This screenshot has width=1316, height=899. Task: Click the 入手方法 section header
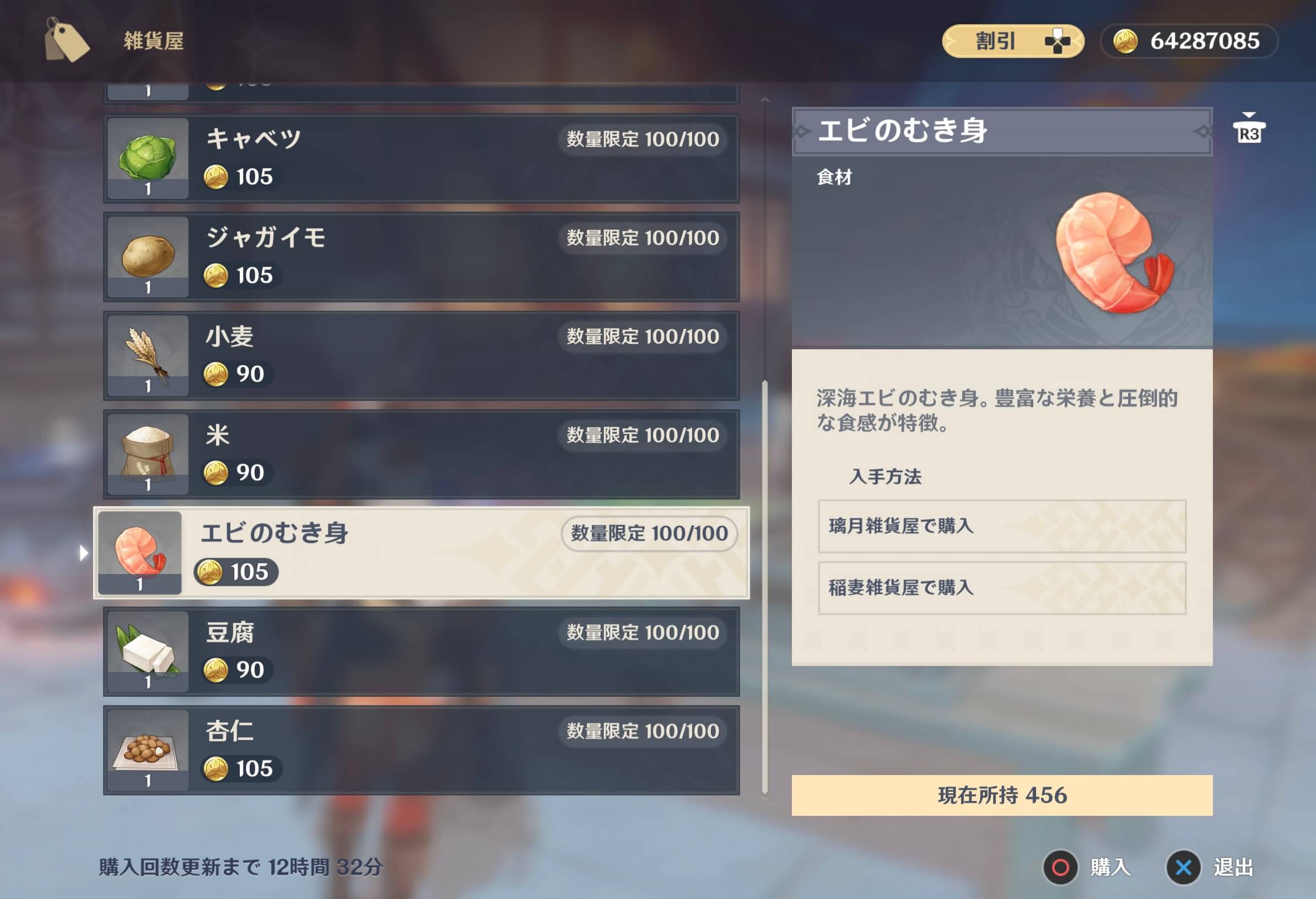pyautogui.click(x=886, y=477)
